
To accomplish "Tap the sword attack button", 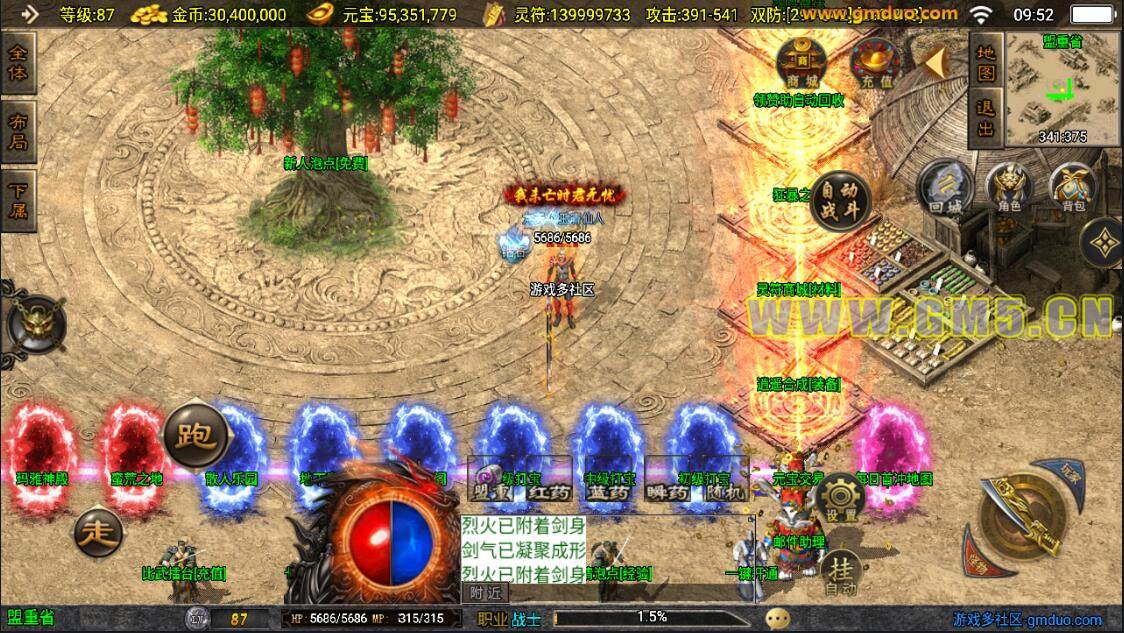I will tap(1022, 518).
